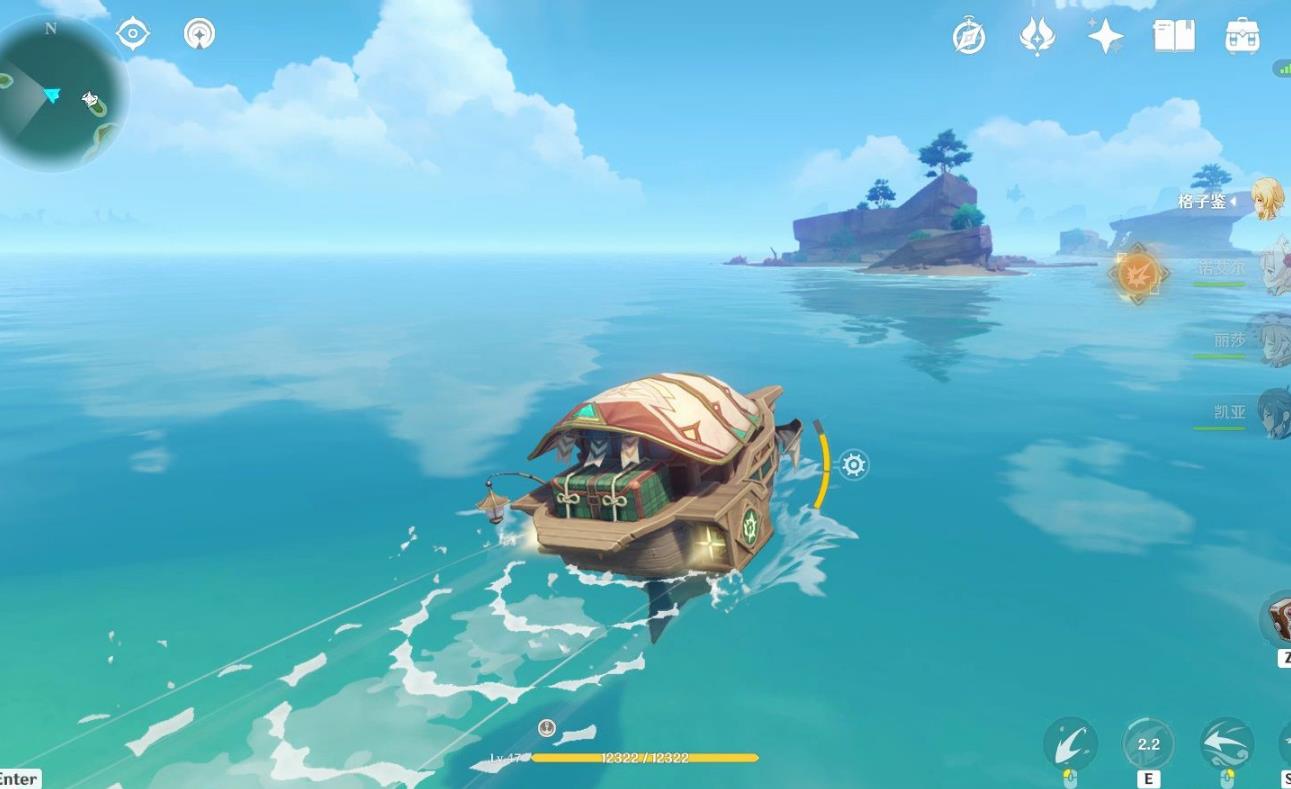Activate the wave-arrow dash skill
This screenshot has width=1291, height=789.
(1226, 744)
